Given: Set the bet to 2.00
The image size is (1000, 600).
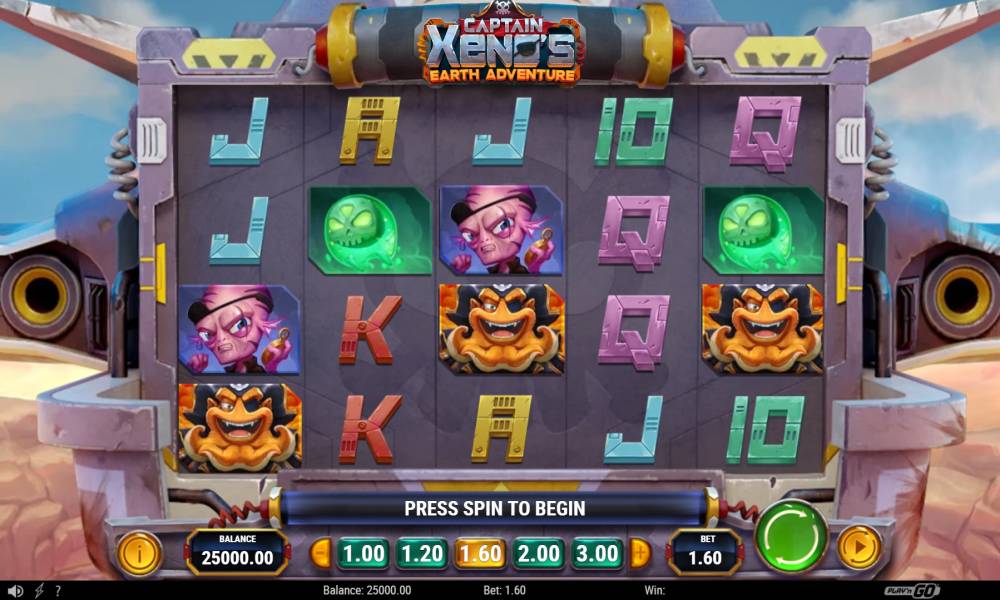Looking at the screenshot, I should tap(539, 553).
